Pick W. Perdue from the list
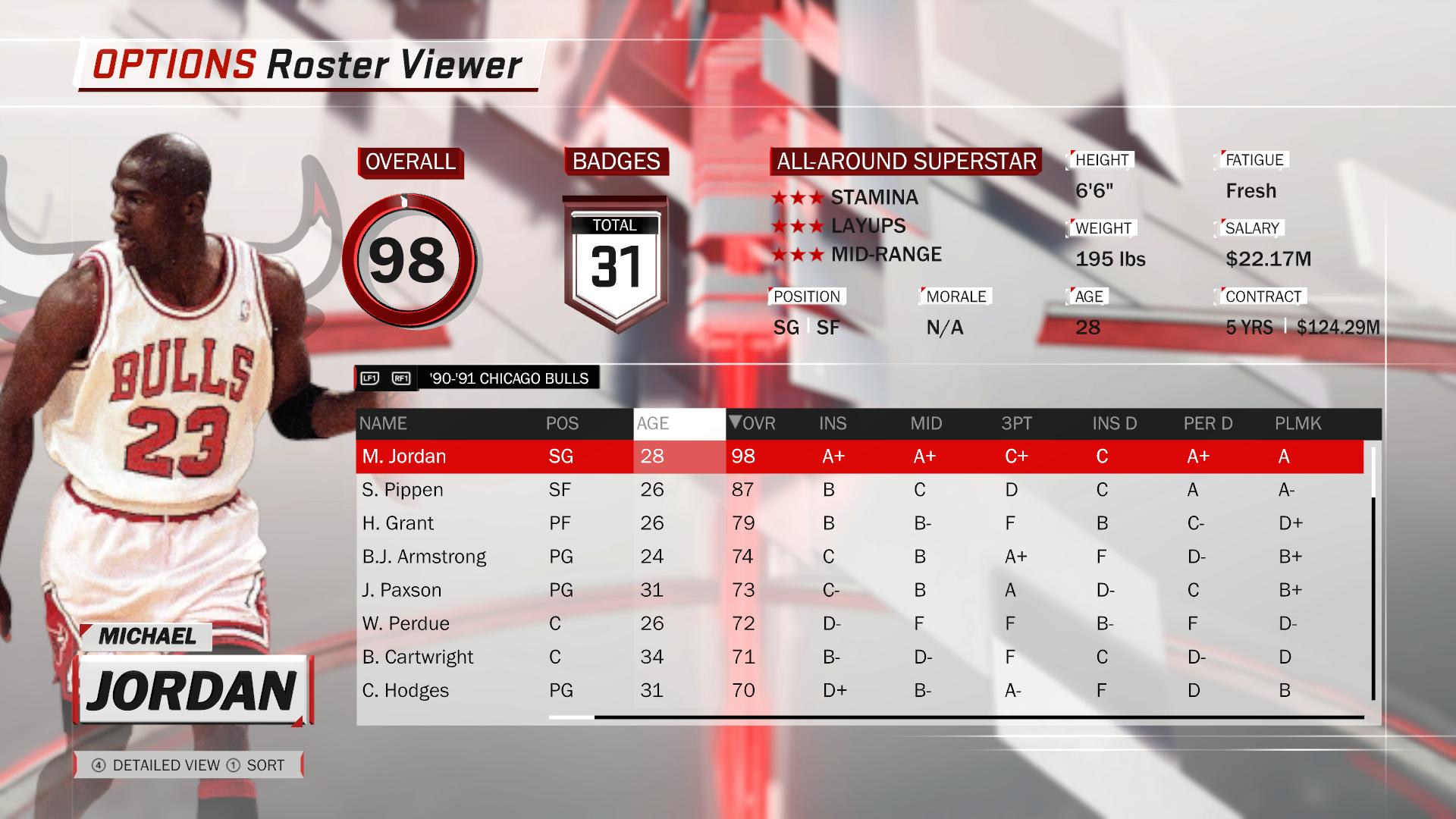Image resolution: width=1456 pixels, height=819 pixels. coord(406,623)
